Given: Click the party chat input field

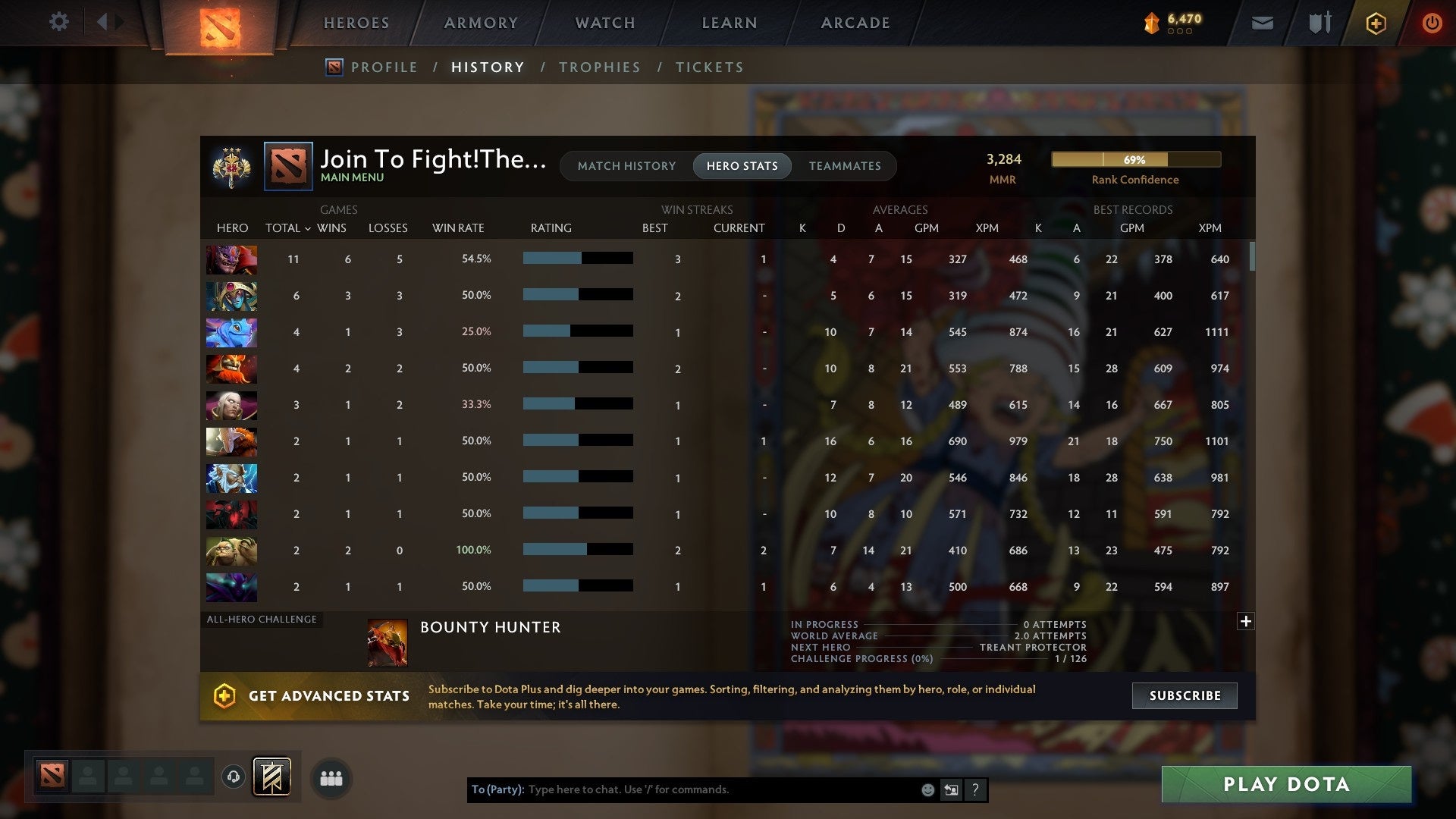Looking at the screenshot, I should (682, 789).
